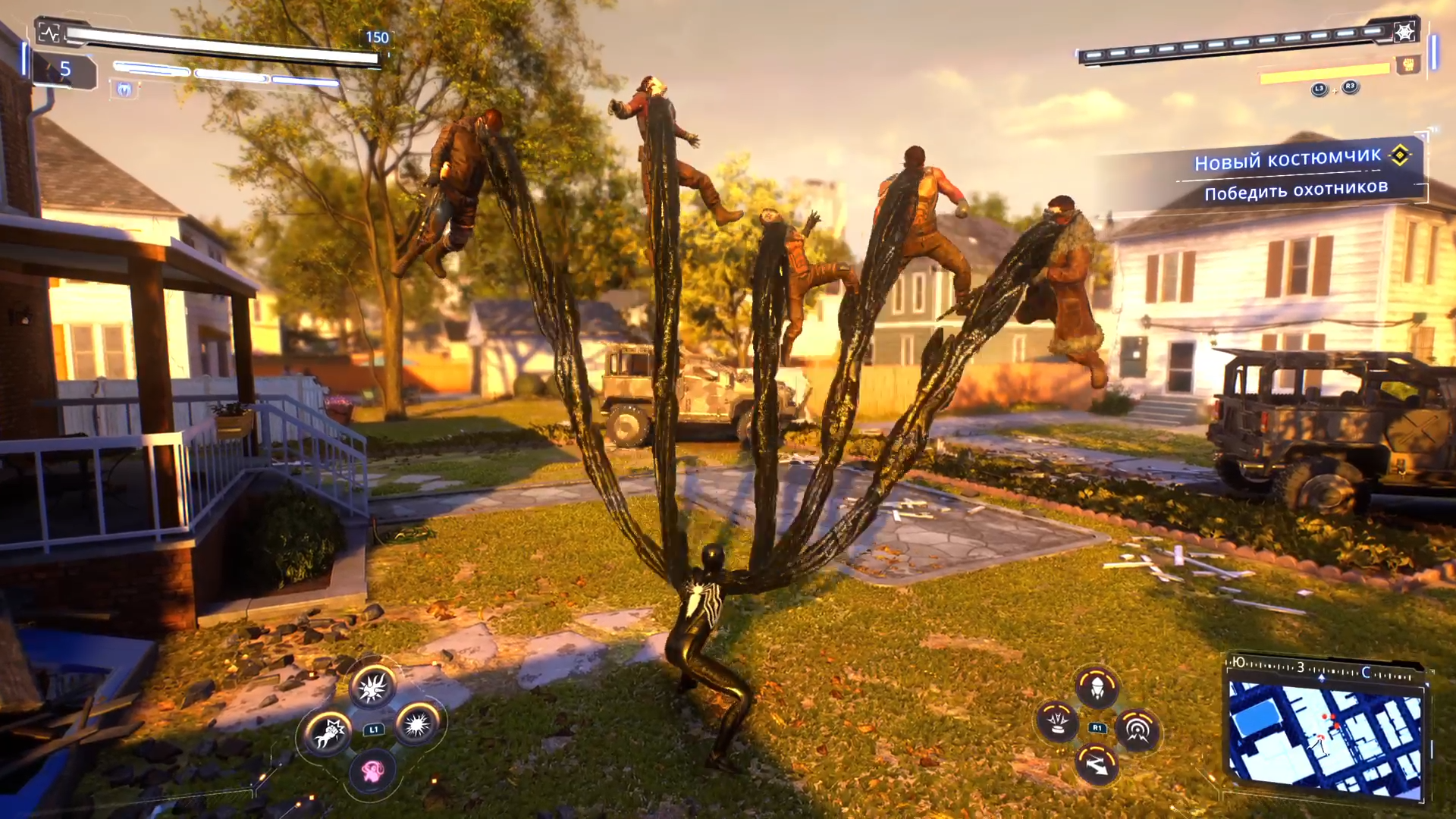This screenshot has height=819, width=1456.
Task: Use the tendril fist punch ability
Action: (x=328, y=733)
